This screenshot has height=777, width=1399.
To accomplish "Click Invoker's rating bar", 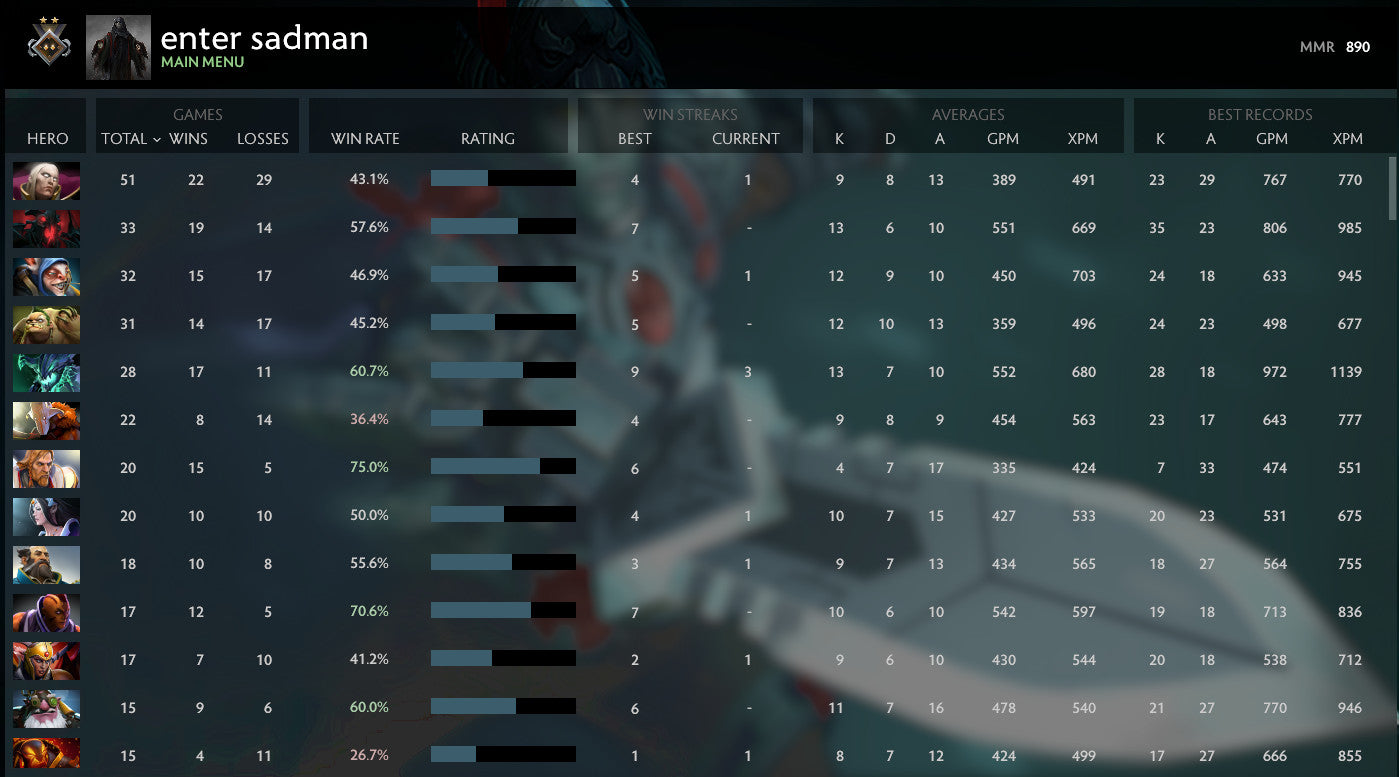I will point(503,180).
